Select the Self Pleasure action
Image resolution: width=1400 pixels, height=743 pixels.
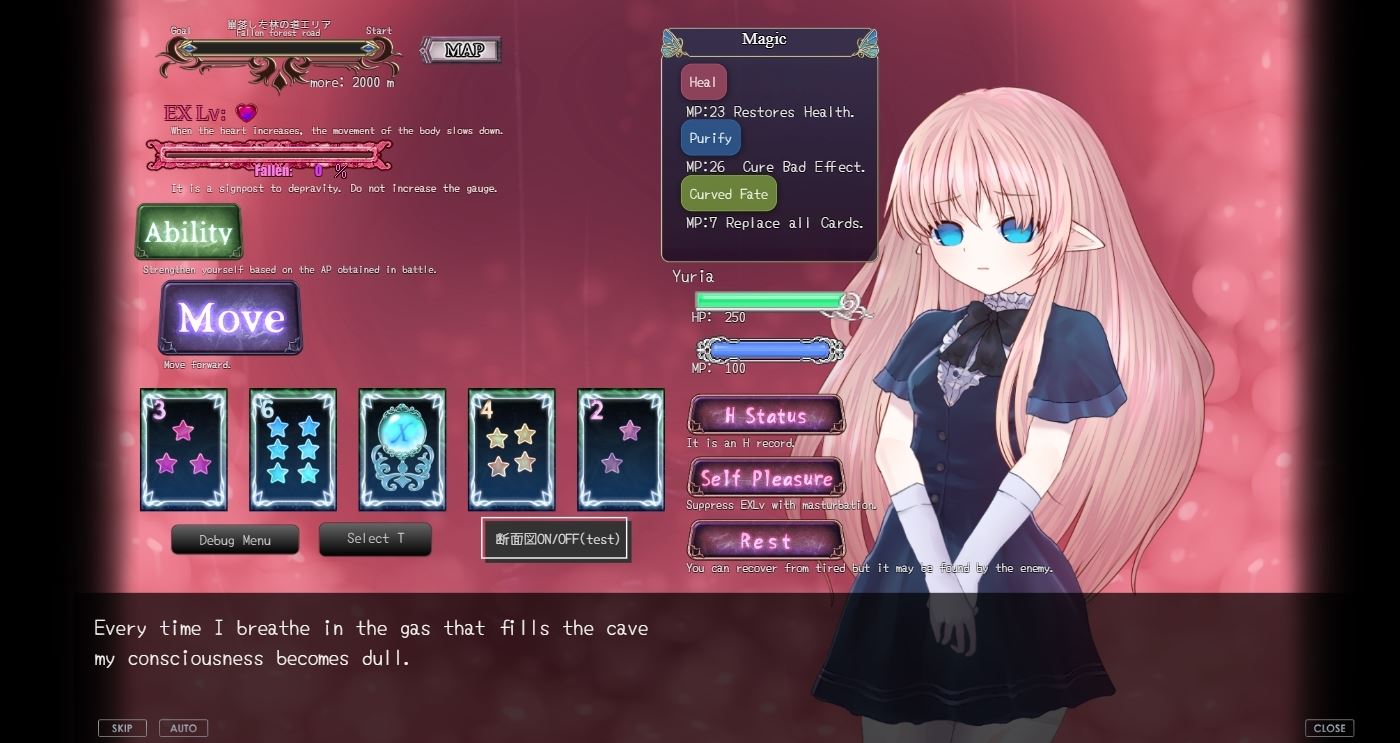[x=766, y=477]
